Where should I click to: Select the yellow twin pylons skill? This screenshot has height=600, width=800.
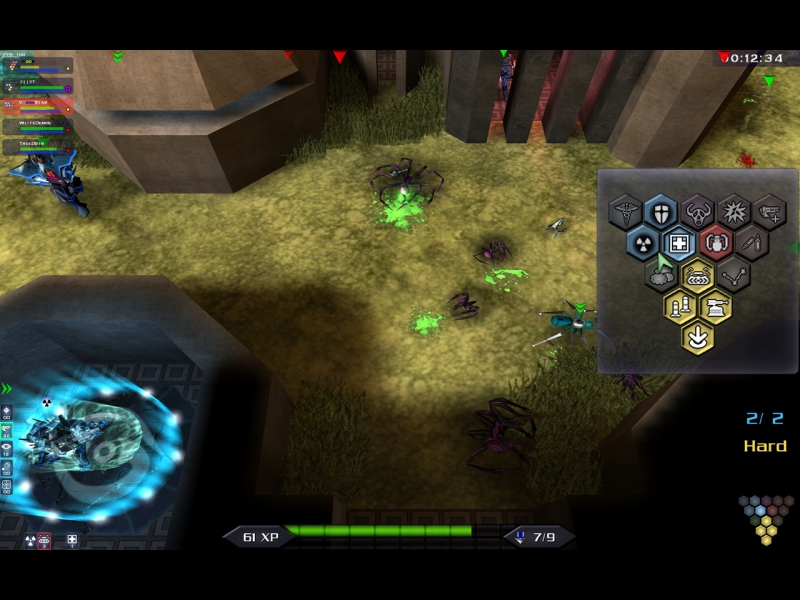[x=679, y=306]
